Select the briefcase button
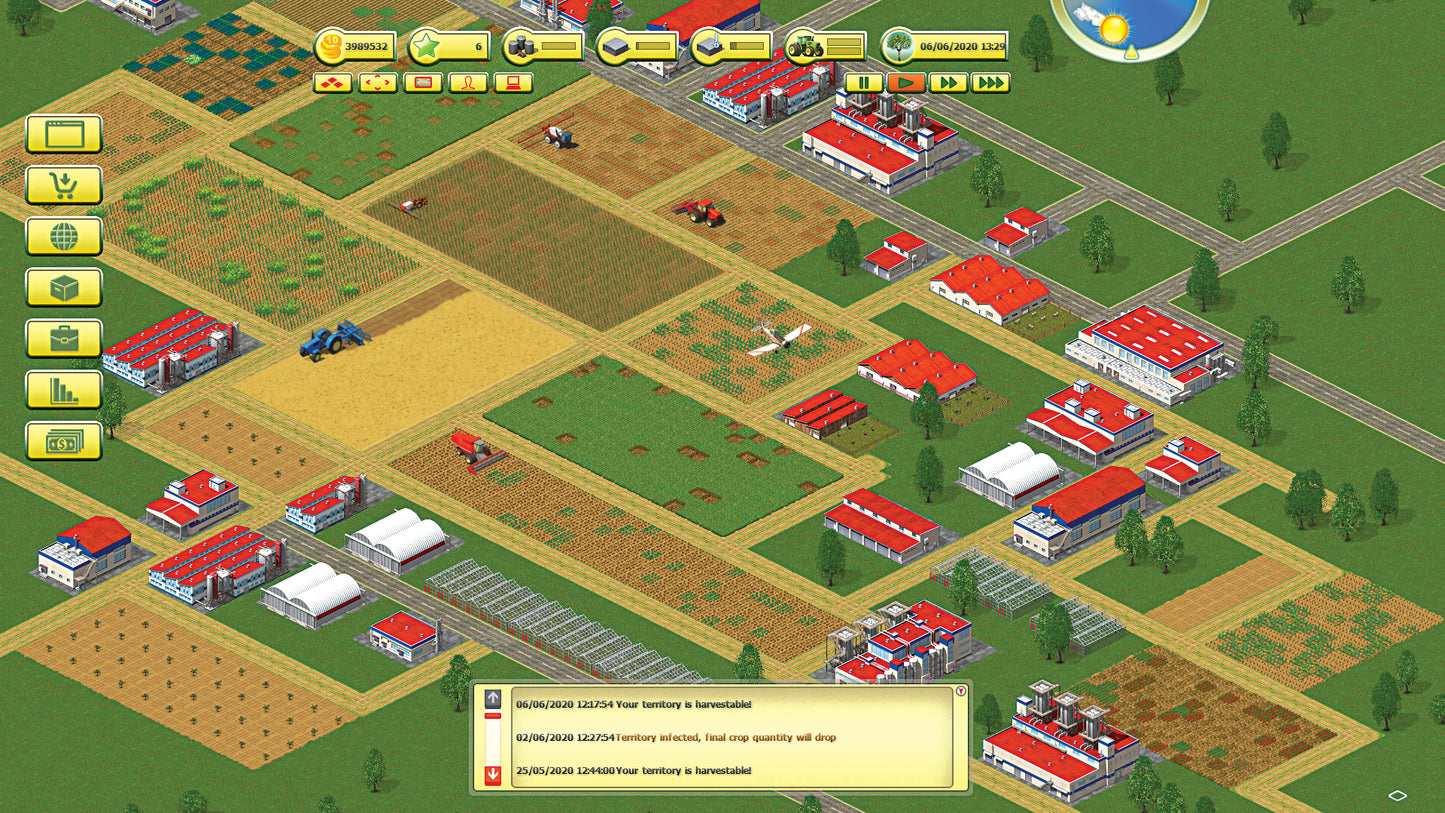Viewport: 1445px width, 813px height. [x=64, y=339]
